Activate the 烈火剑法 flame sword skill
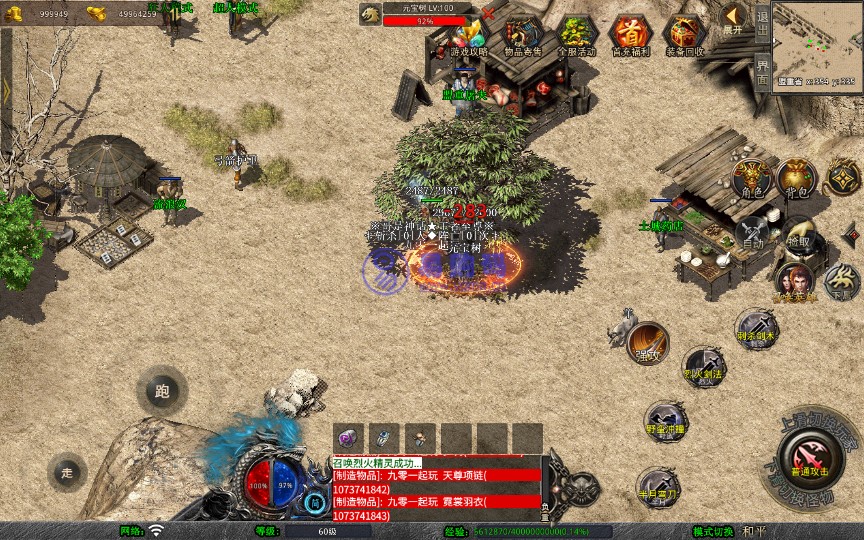Screen dimensions: 864x540 point(703,367)
